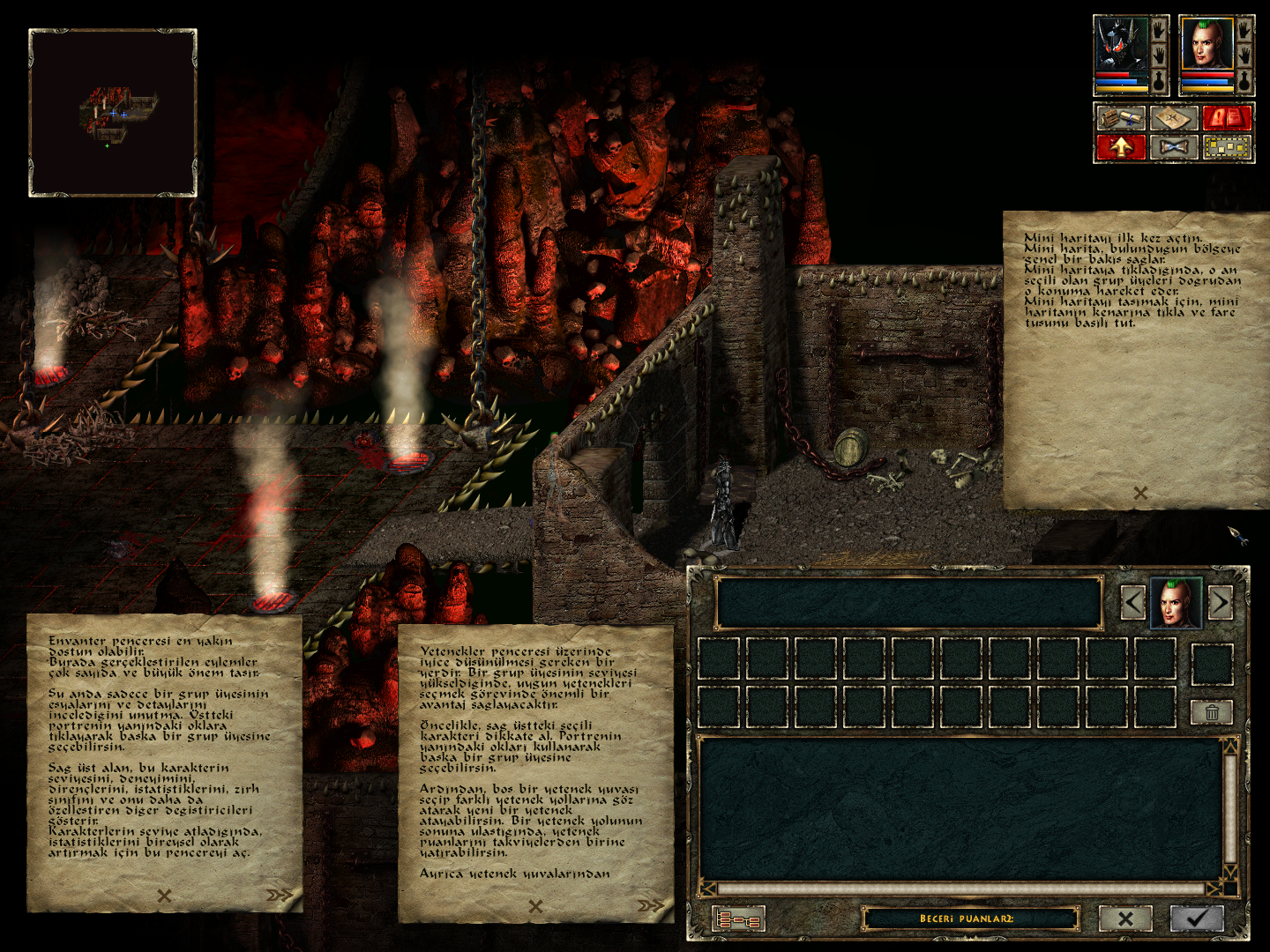Advance the inventory tutorial with the triple chevrons
The image size is (1270, 952).
pyautogui.click(x=279, y=897)
